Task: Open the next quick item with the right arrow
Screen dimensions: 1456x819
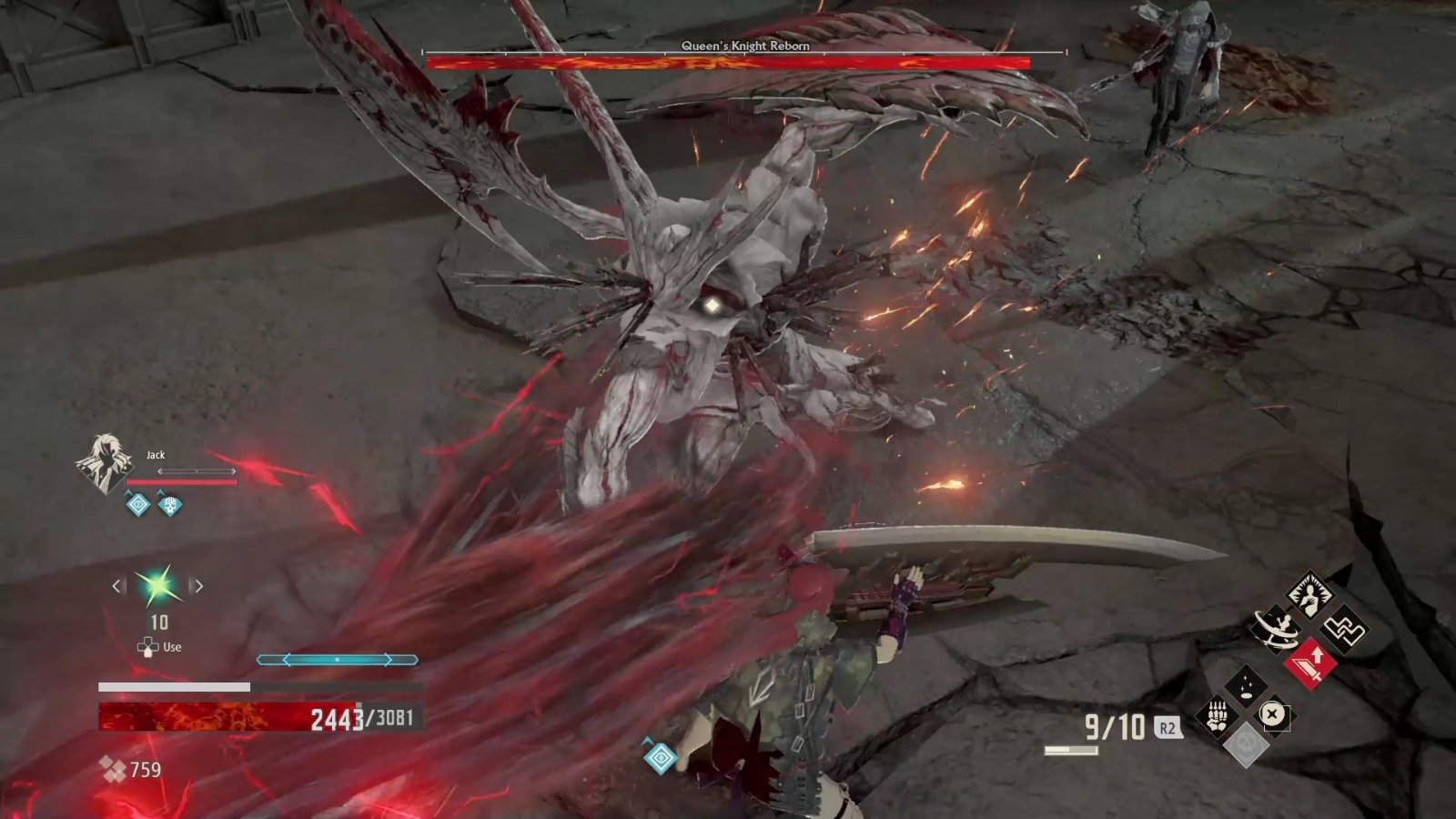Action: 198,586
